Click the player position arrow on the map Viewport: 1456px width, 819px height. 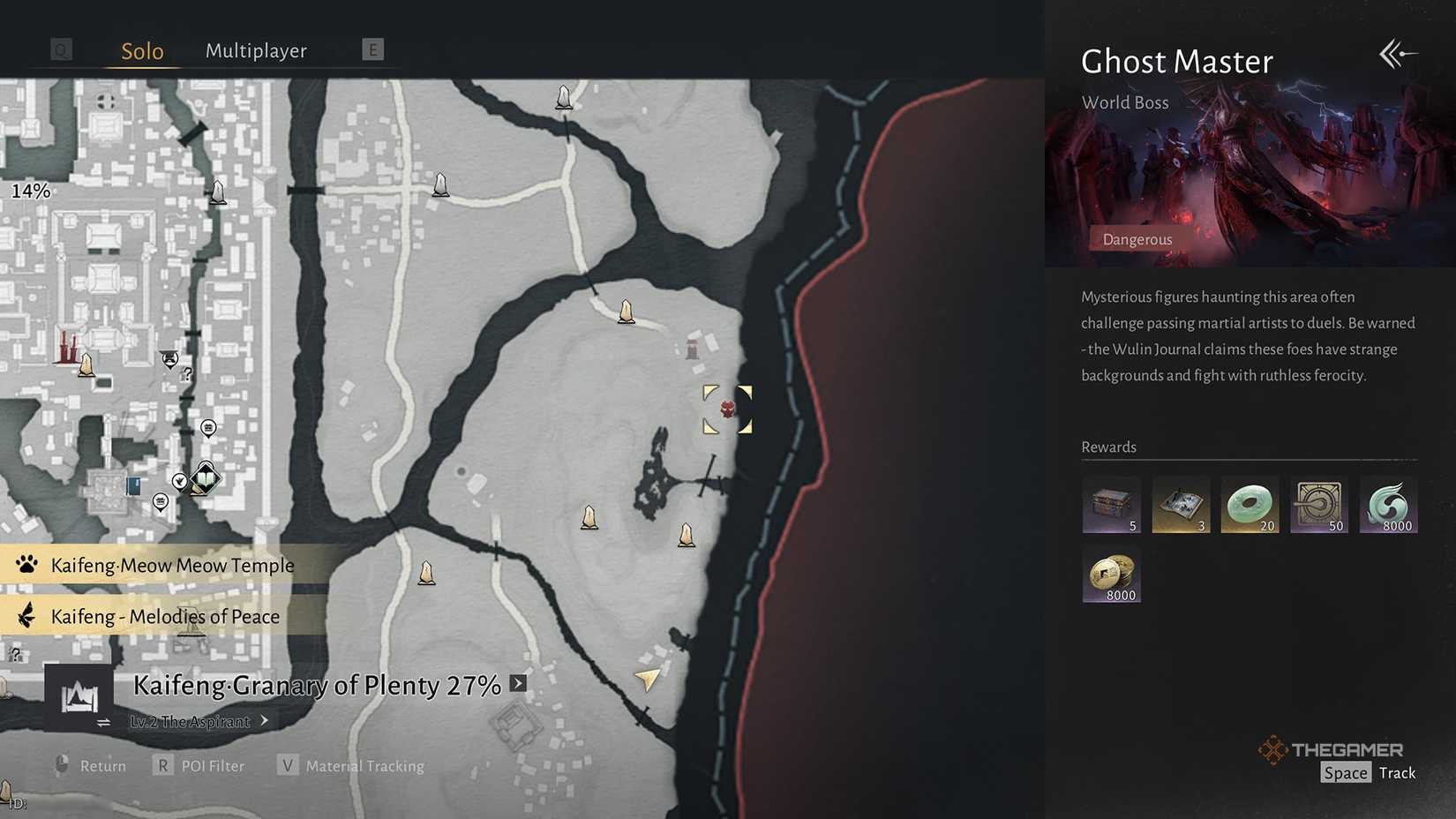(647, 680)
